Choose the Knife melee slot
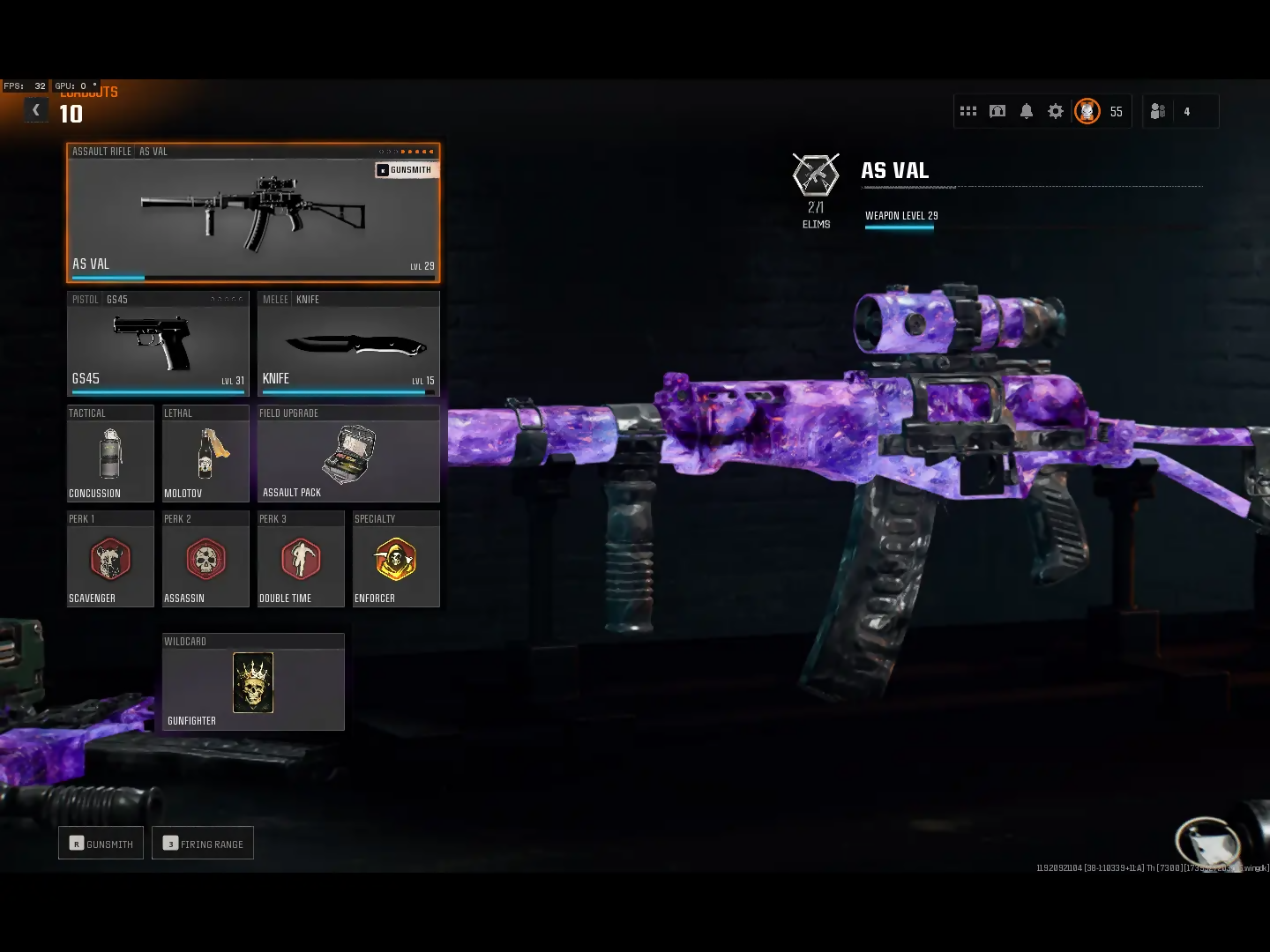Screen dimensions: 1270x952 click(x=348, y=344)
